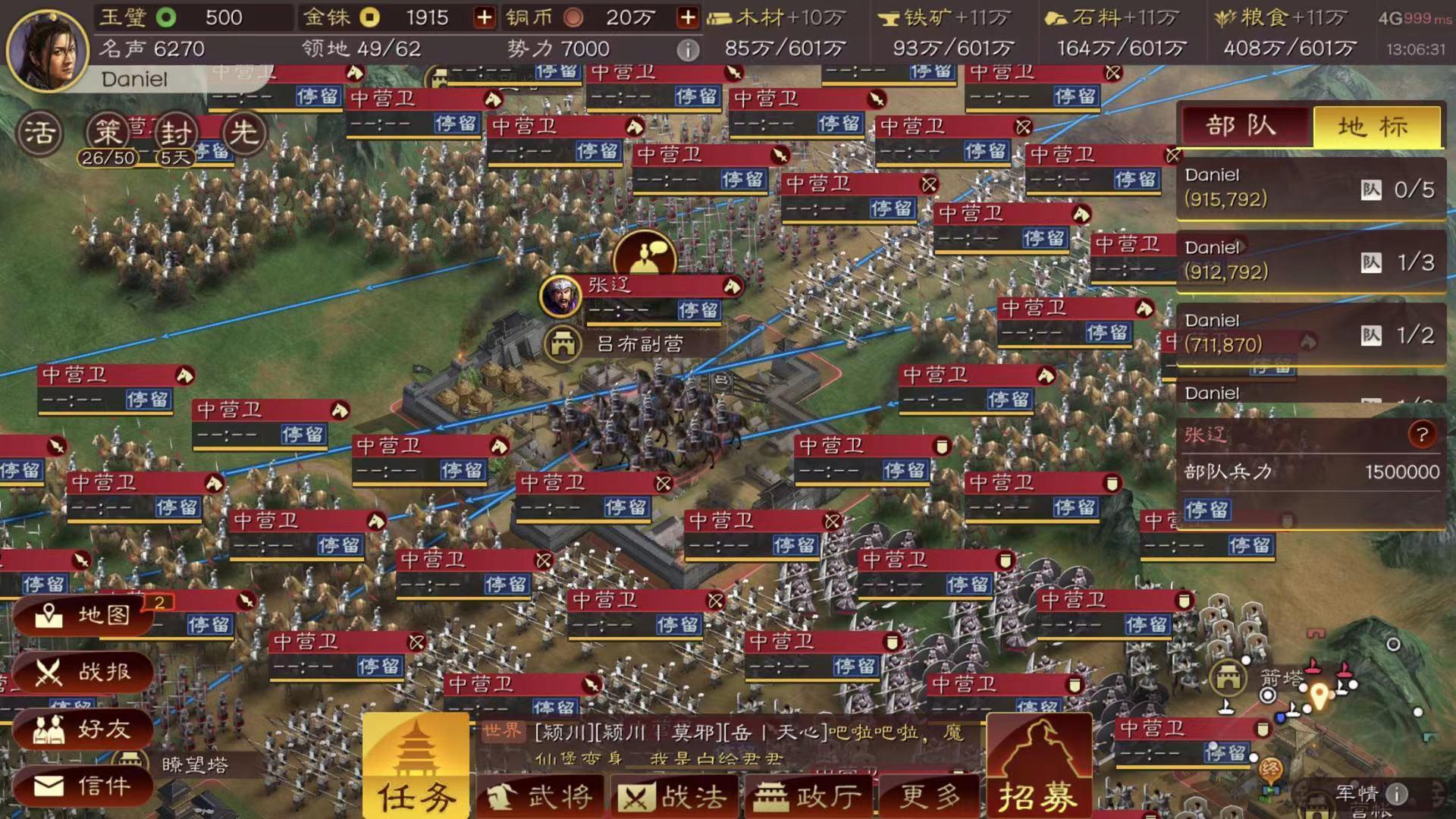Switch to the 地标 landmarks tab
The height and width of the screenshot is (819, 1456).
[1377, 127]
